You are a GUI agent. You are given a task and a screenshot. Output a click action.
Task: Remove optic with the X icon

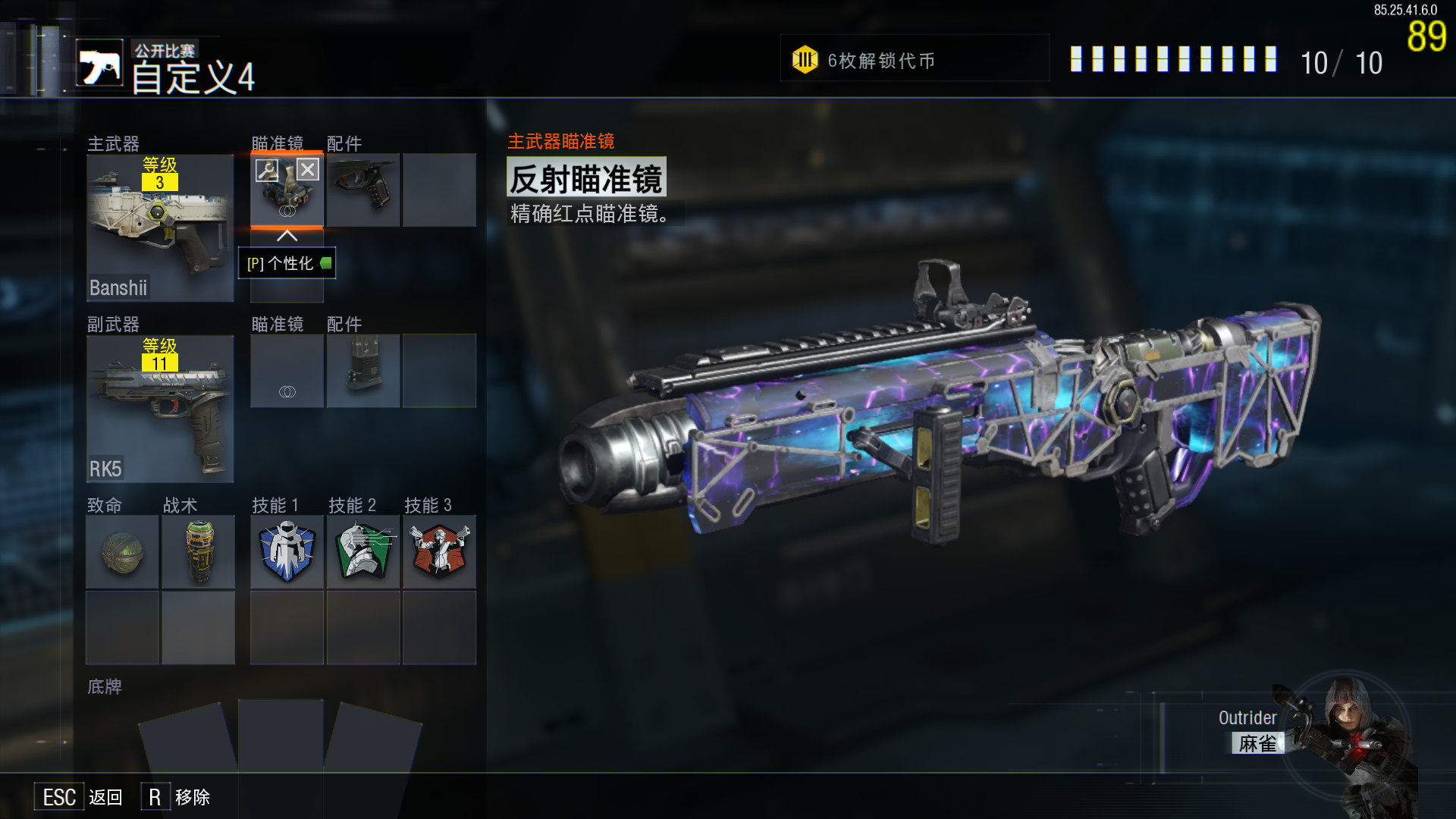(x=307, y=169)
